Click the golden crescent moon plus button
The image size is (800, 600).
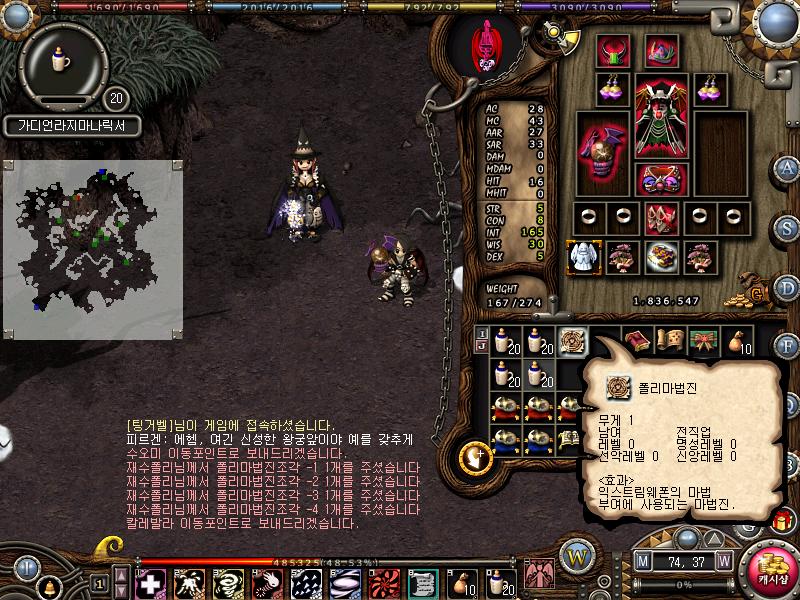(473, 458)
